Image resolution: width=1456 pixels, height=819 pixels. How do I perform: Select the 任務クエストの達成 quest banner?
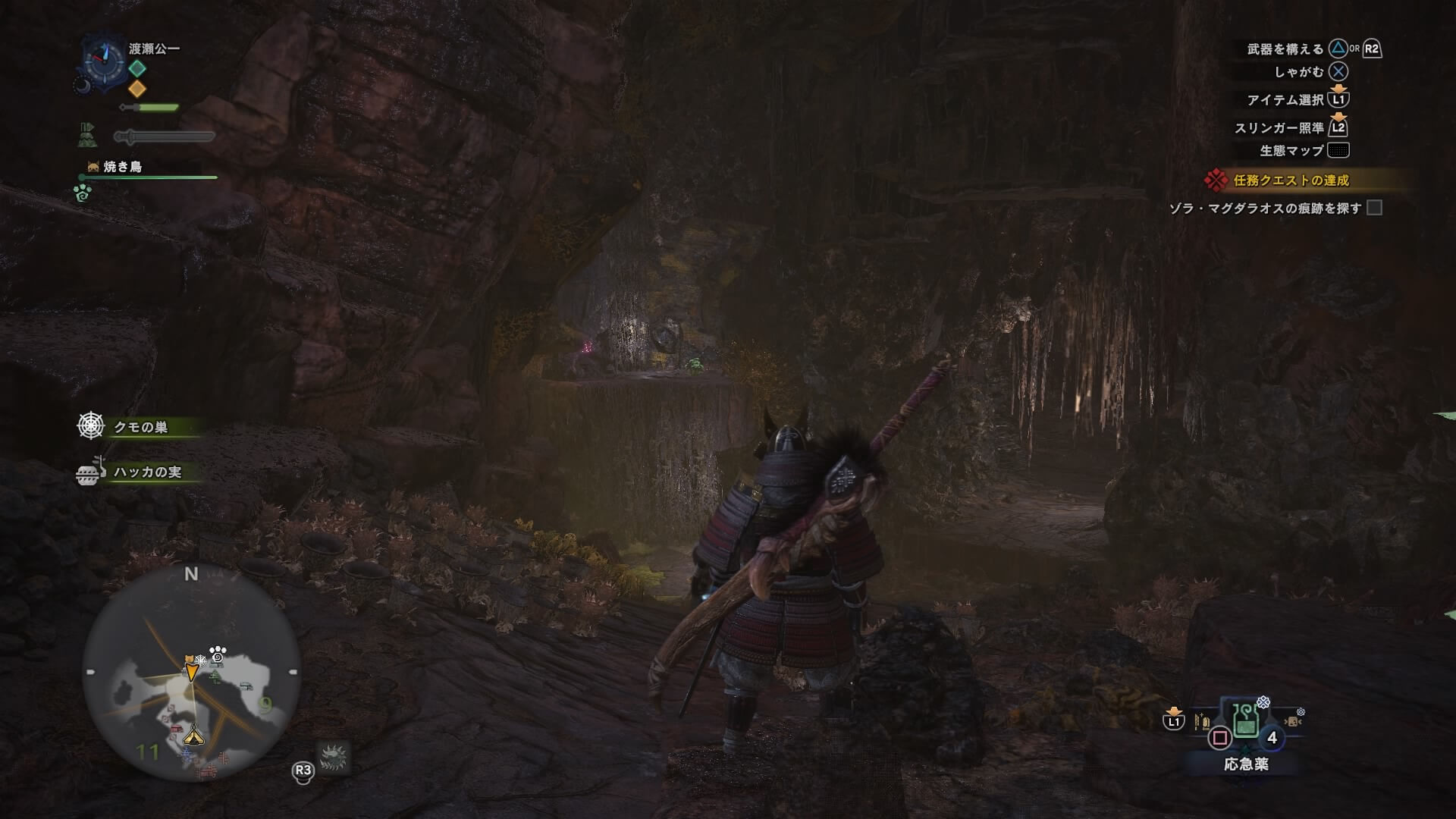[x=1291, y=180]
